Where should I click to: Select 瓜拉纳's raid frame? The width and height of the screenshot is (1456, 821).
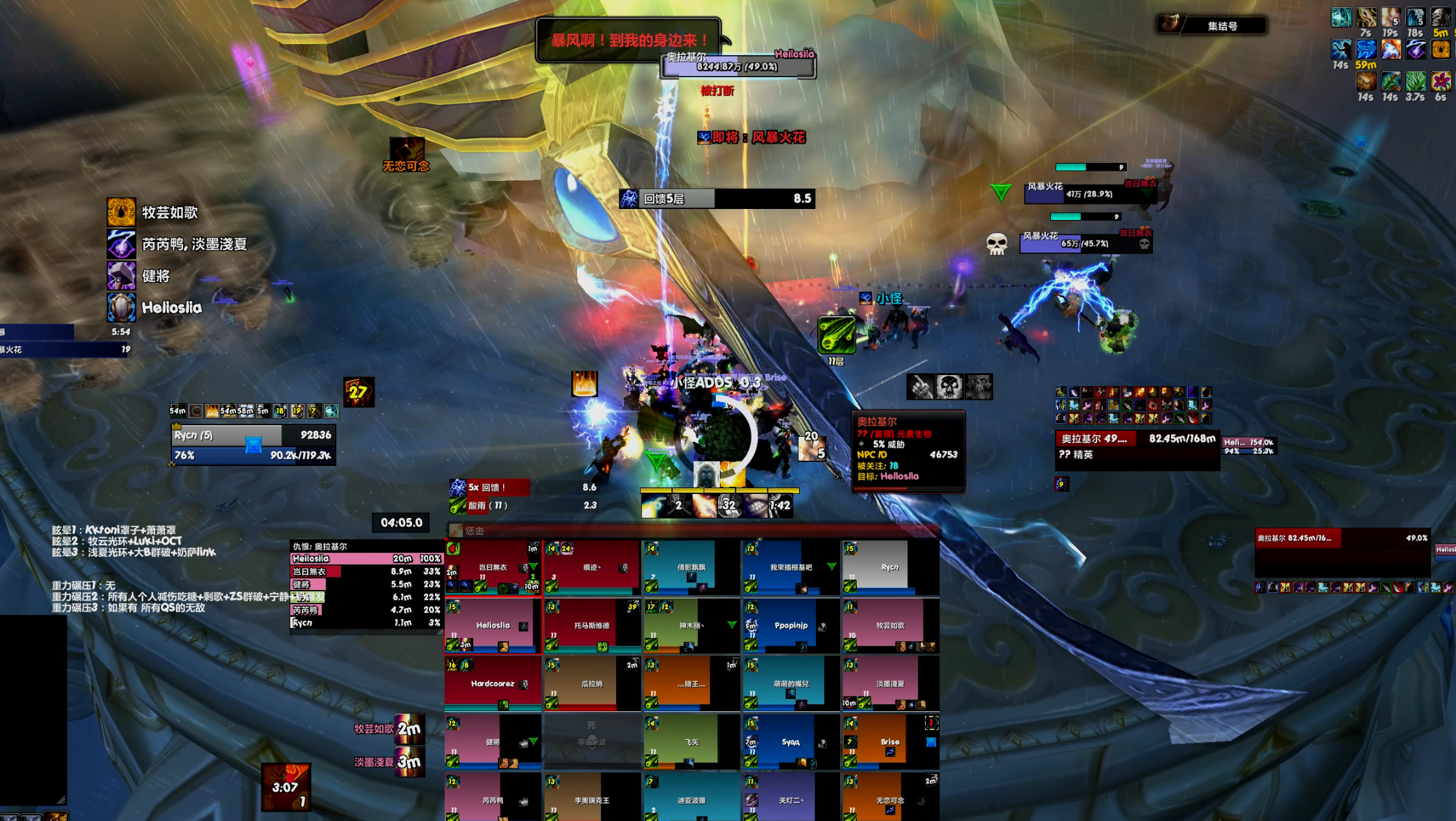pos(591,683)
